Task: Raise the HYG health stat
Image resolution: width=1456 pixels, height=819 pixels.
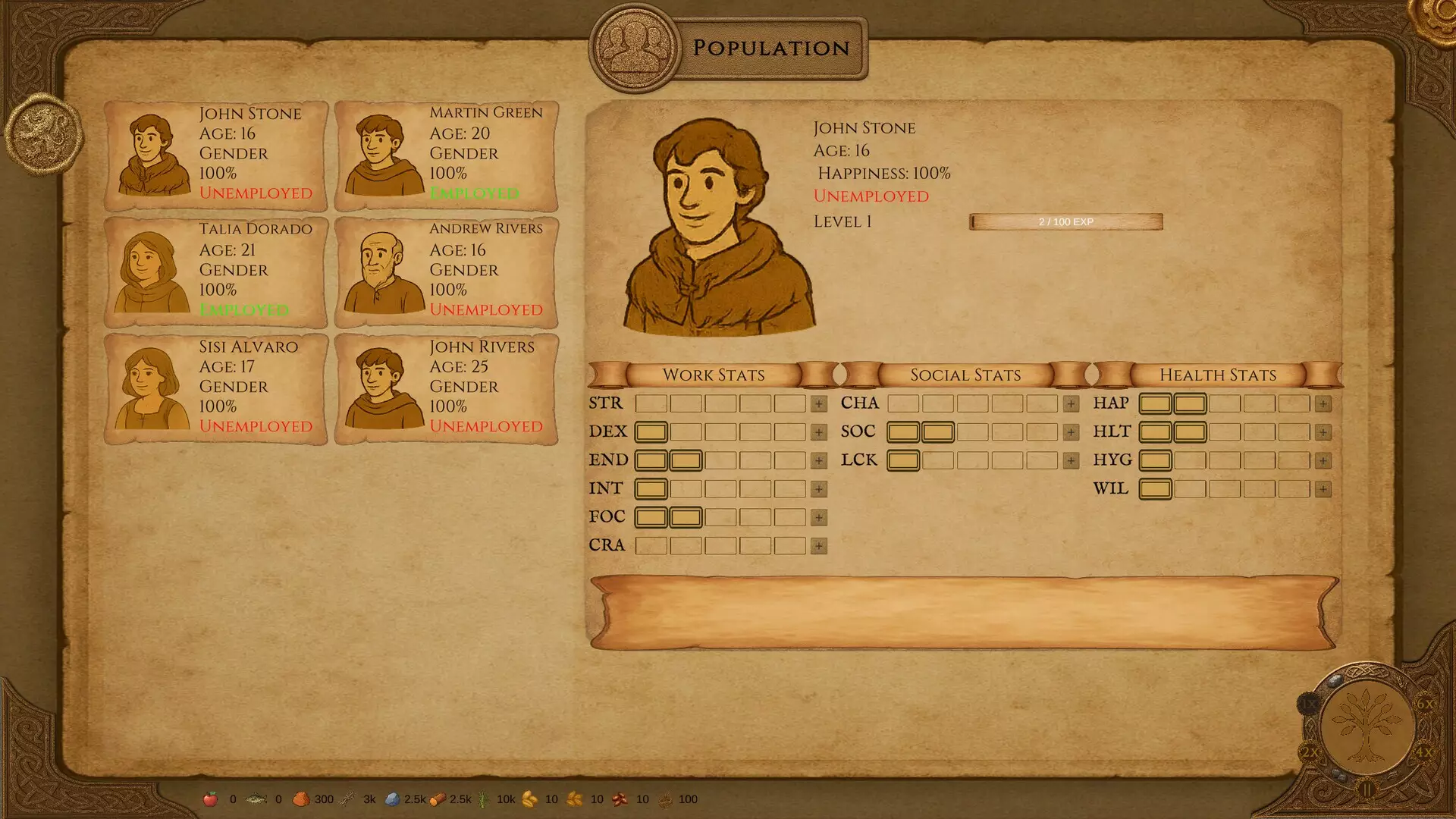Action: click(x=1323, y=461)
